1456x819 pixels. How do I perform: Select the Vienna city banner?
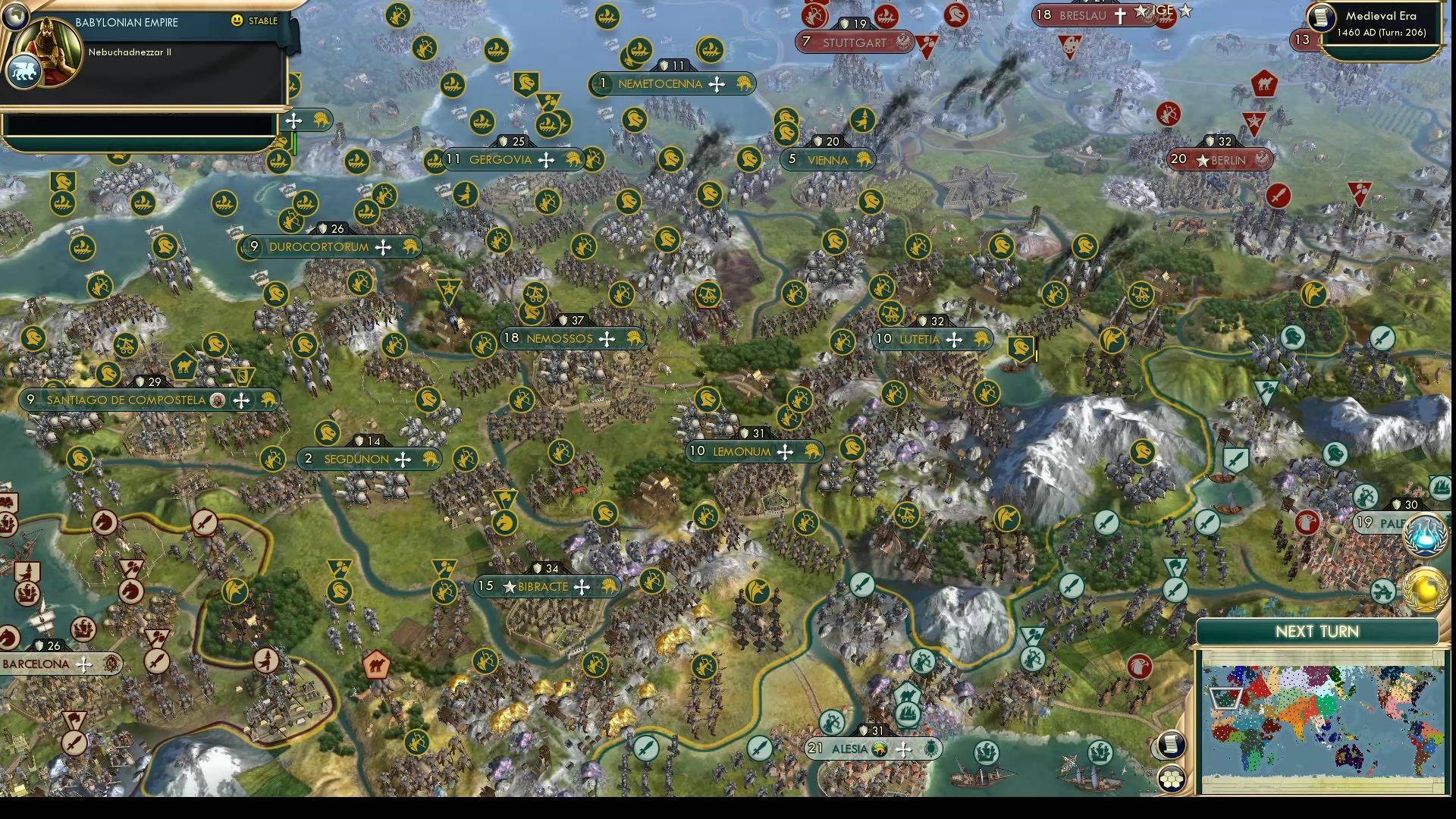coord(827,160)
